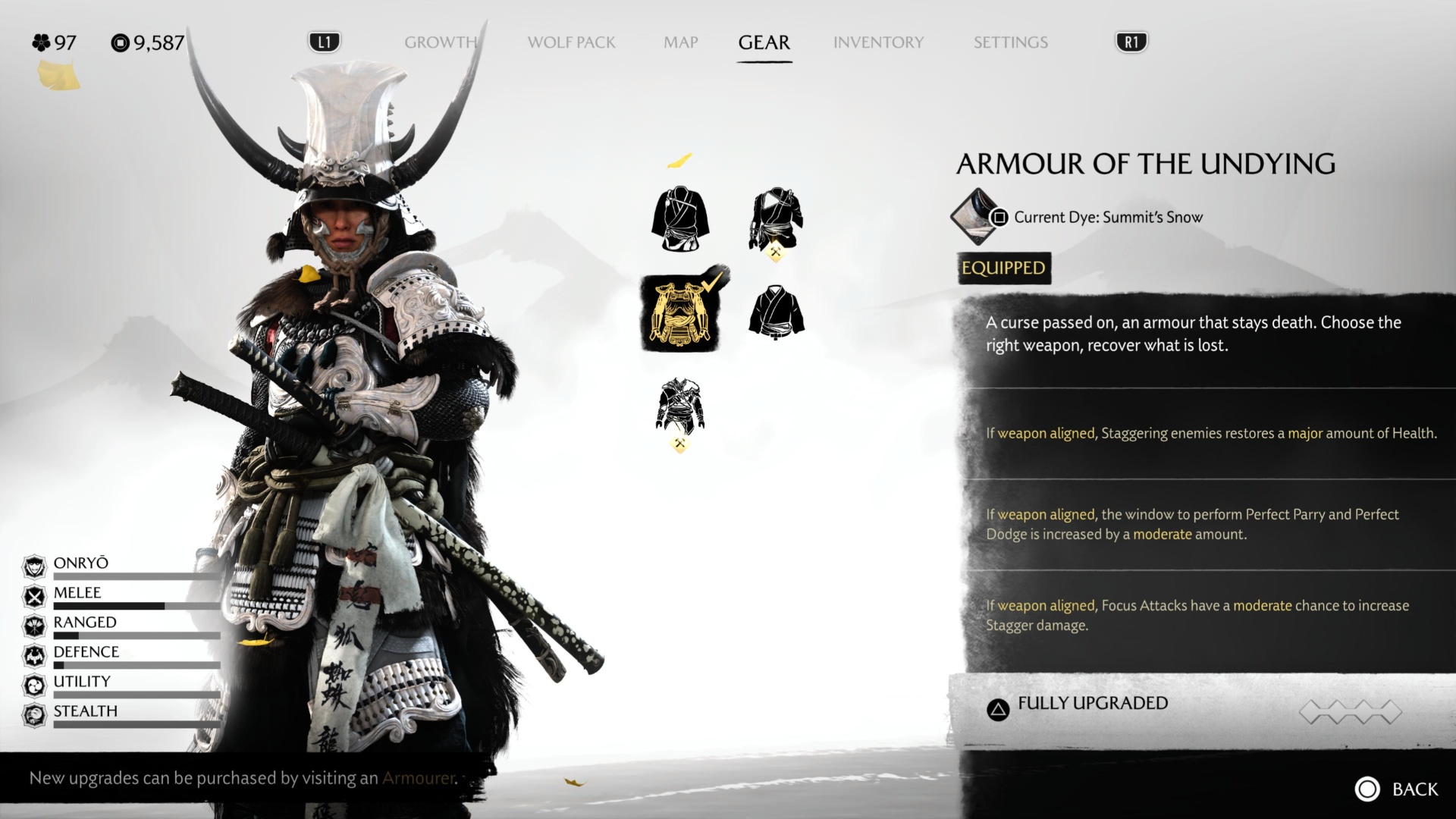1456x819 pixels.
Task: Switch to the Growth tab
Action: click(441, 42)
